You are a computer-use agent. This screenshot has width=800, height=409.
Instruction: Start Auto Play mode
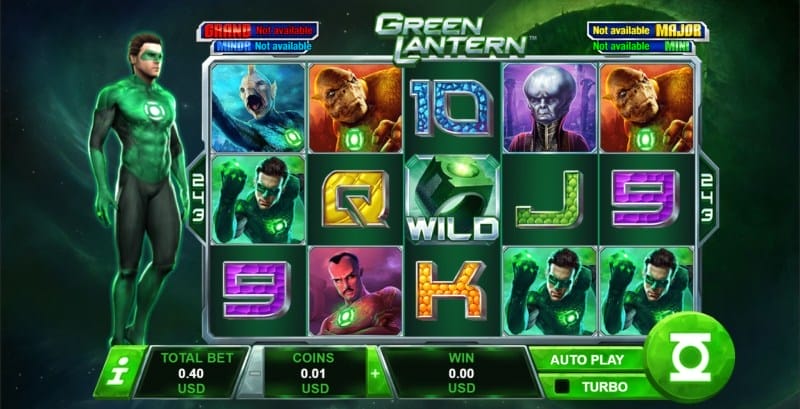587,359
